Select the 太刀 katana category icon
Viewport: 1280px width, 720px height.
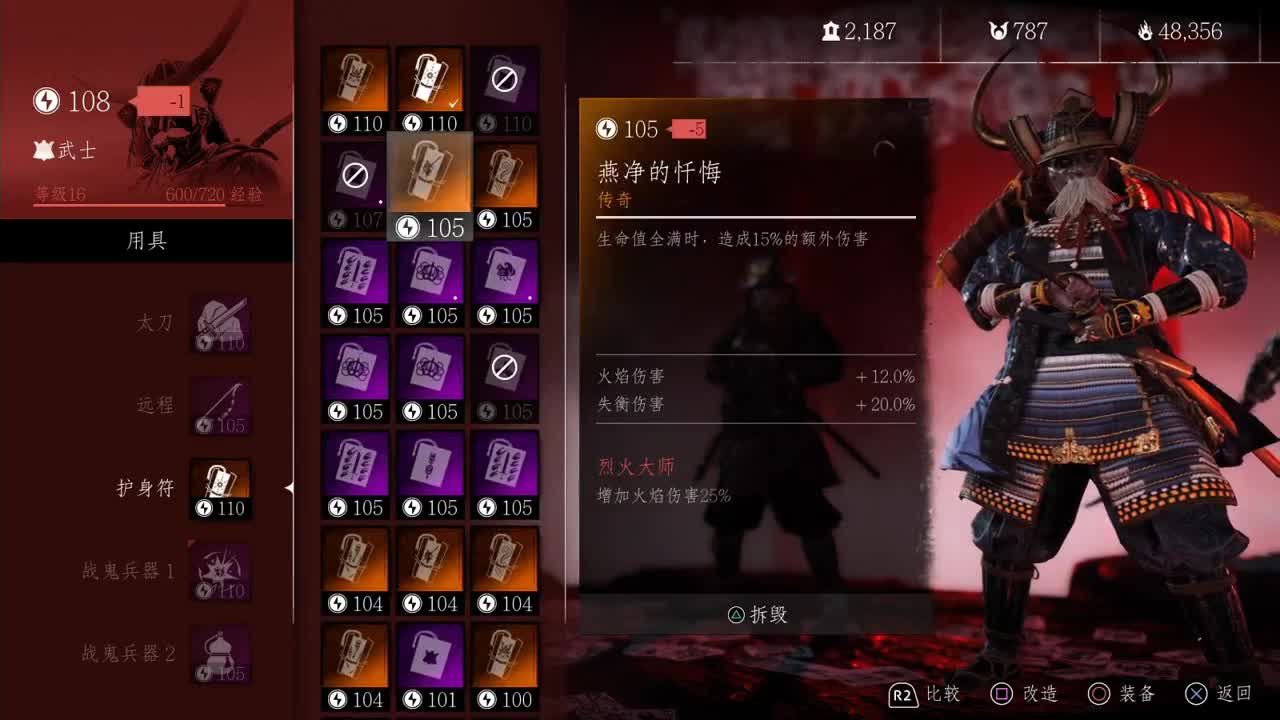tap(219, 322)
